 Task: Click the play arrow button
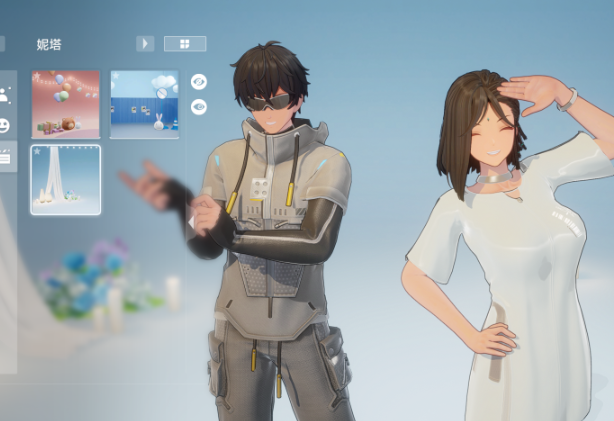(145, 44)
